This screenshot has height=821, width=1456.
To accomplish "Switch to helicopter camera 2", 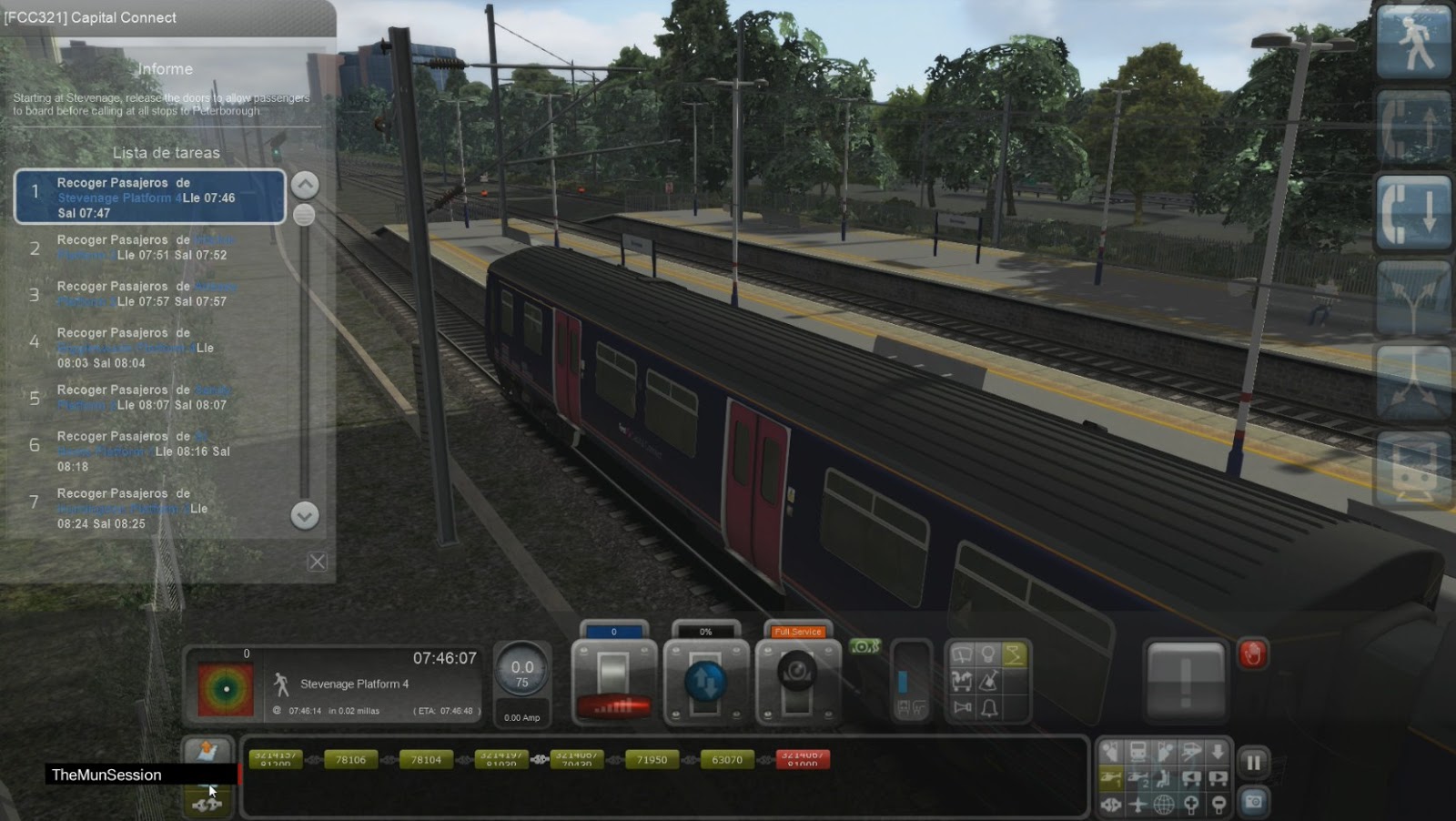I will click(1137, 779).
